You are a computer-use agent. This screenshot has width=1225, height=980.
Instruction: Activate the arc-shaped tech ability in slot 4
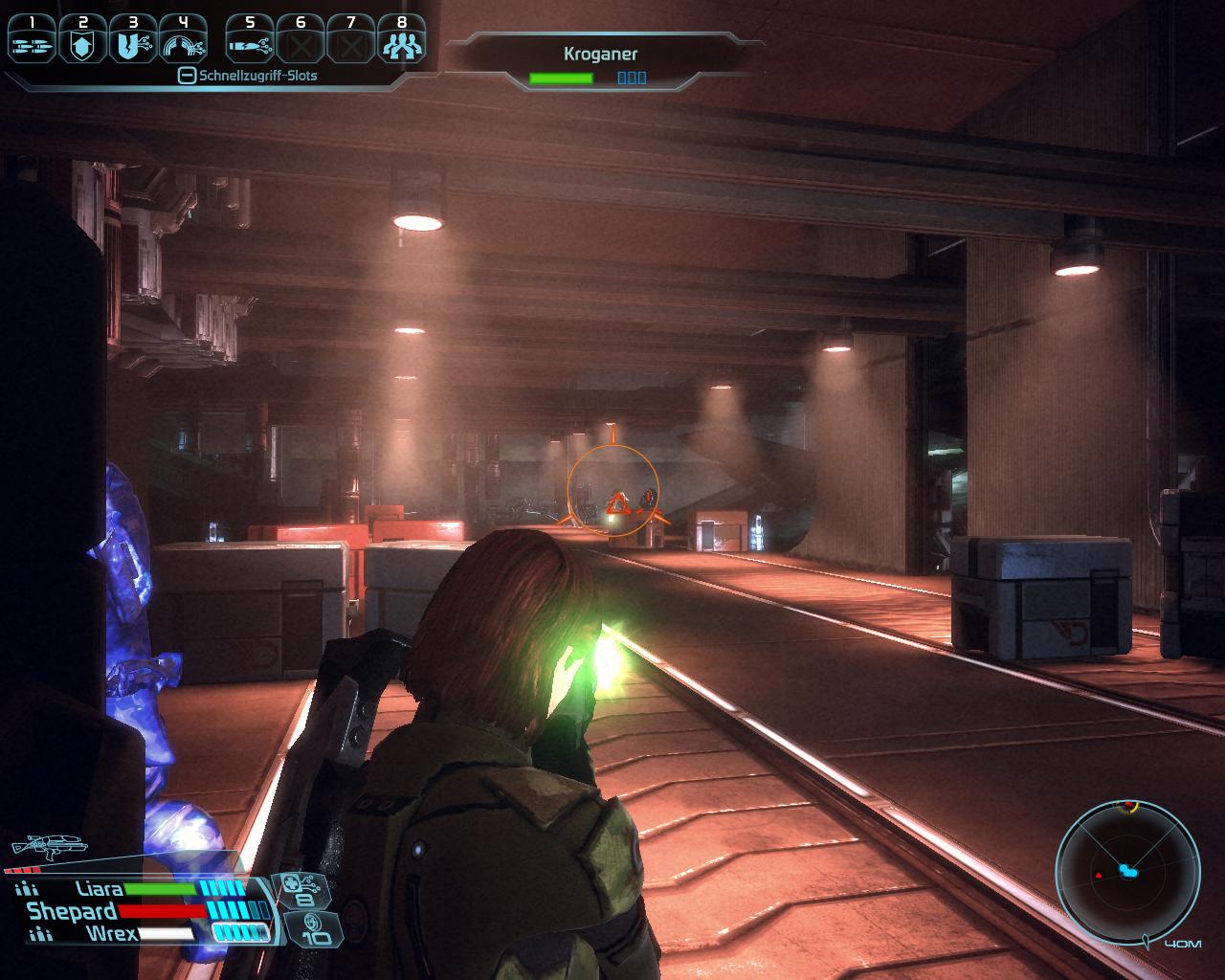[184, 39]
